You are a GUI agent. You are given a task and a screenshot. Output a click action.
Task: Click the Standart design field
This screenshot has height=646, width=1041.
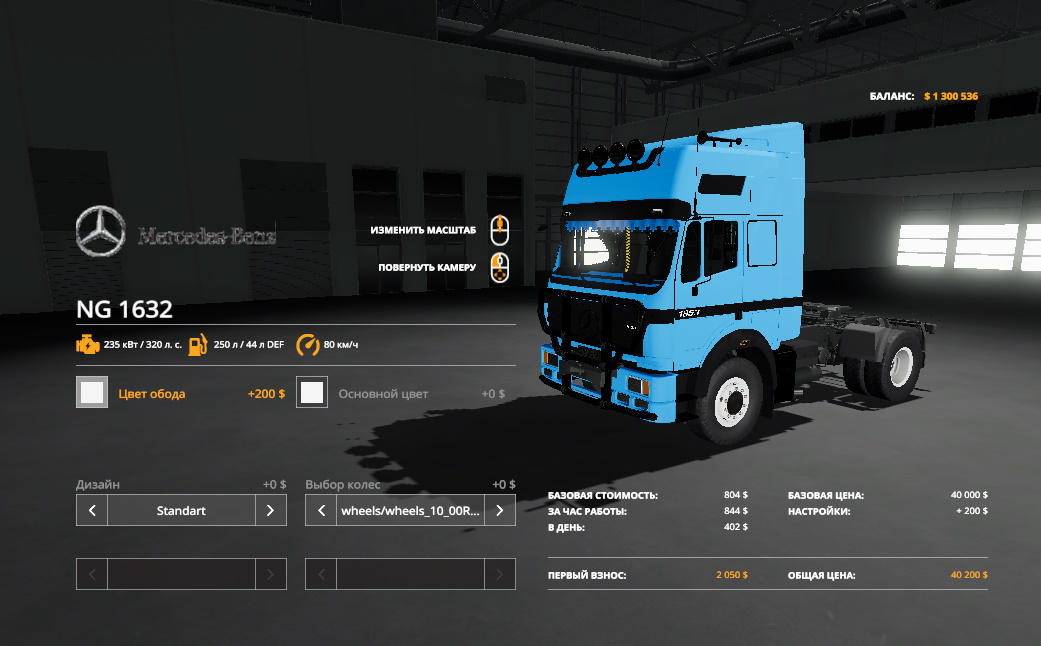pyautogui.click(x=181, y=511)
